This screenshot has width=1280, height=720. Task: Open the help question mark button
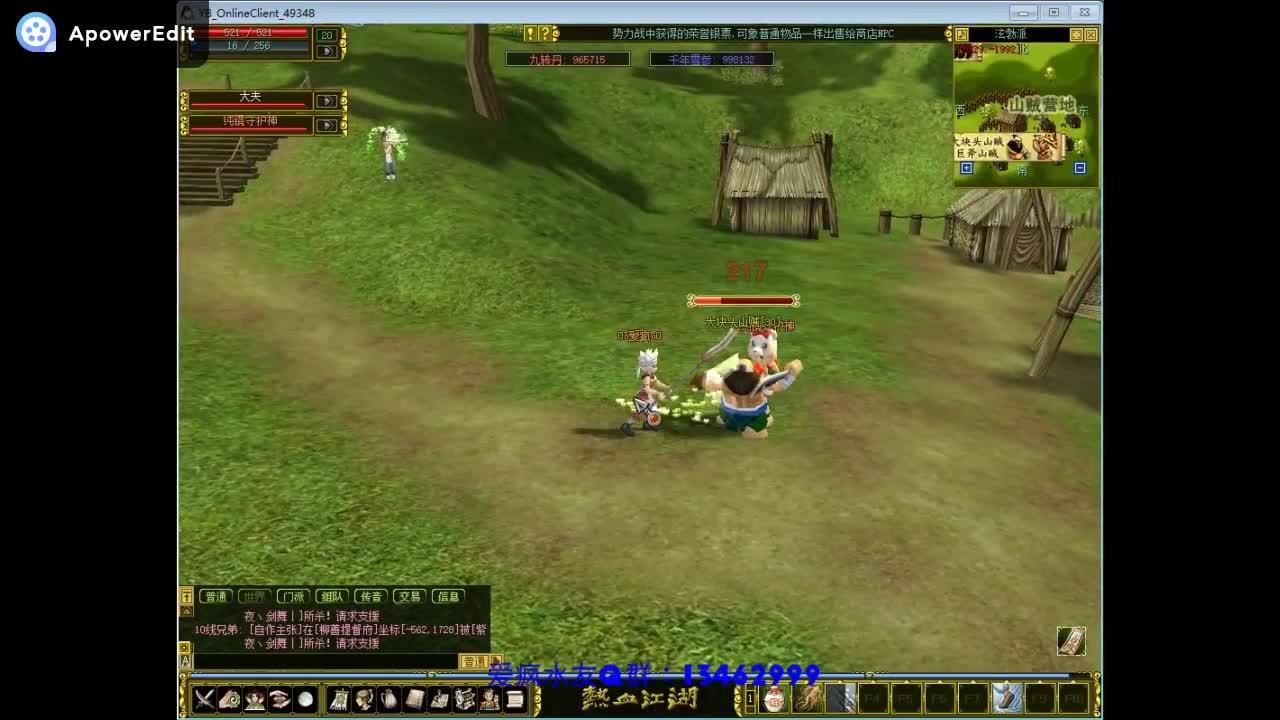(x=544, y=33)
